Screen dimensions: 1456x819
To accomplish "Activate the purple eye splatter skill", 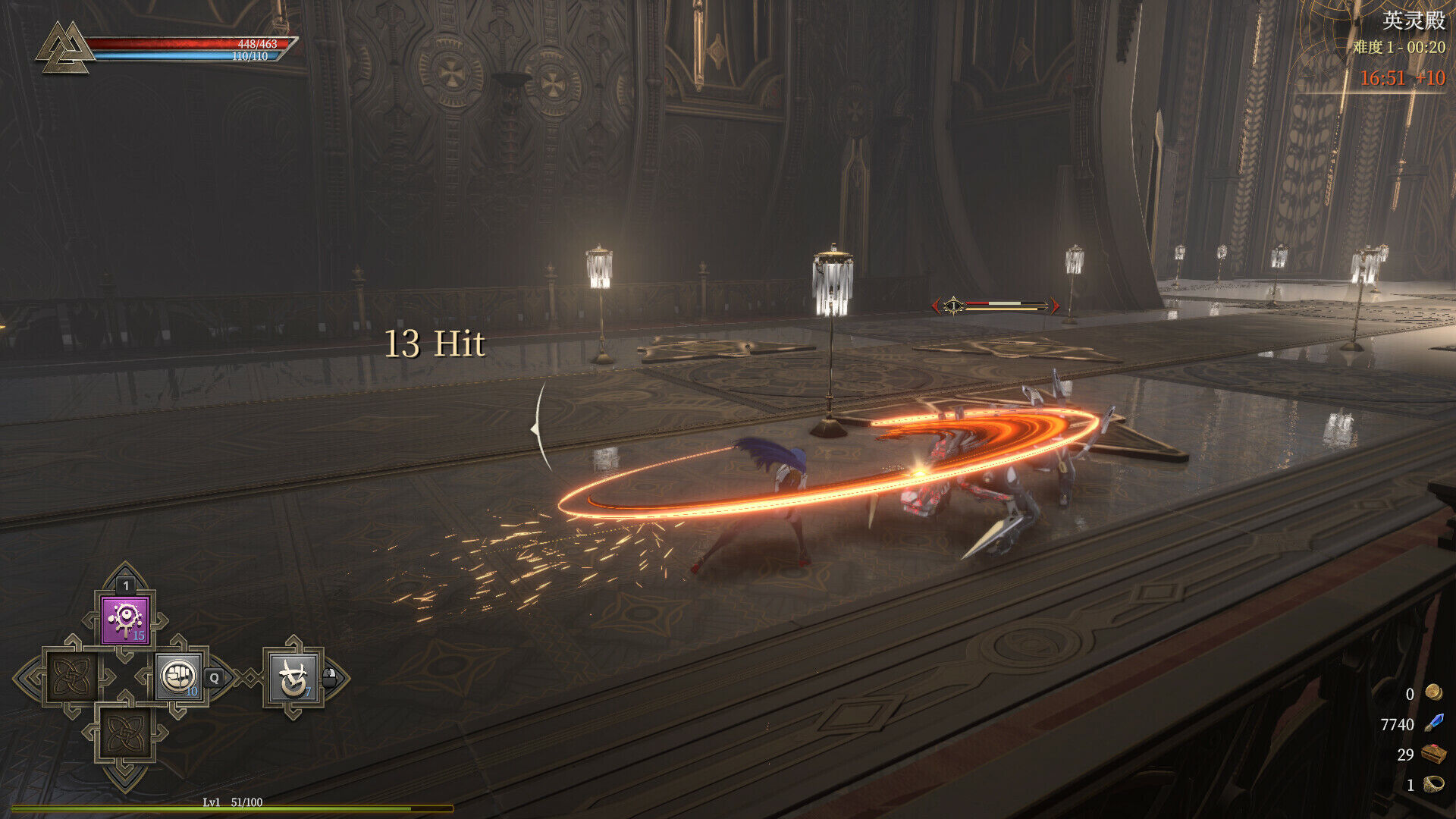I will [125, 620].
